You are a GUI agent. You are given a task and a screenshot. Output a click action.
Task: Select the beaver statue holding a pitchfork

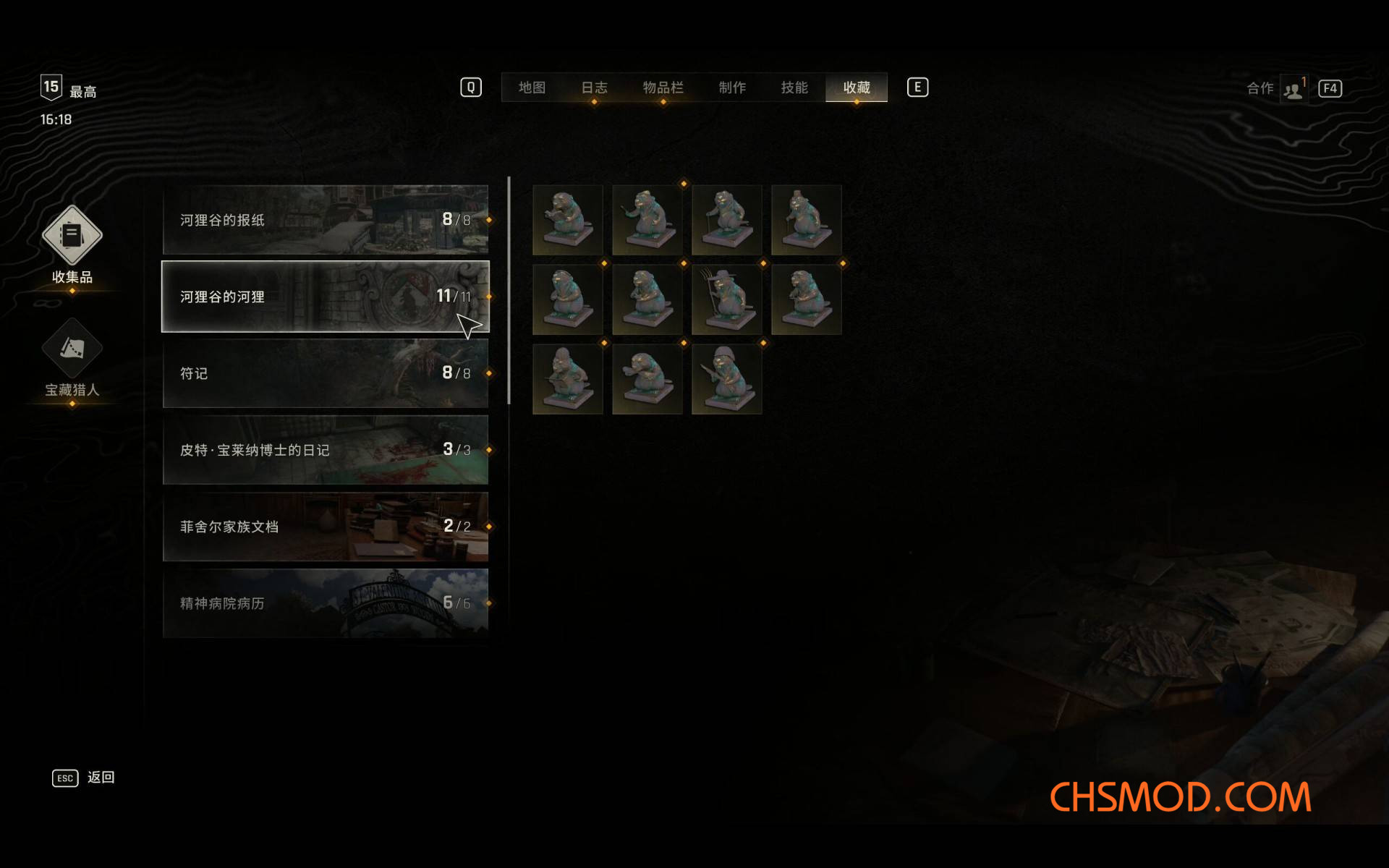pyautogui.click(x=727, y=299)
